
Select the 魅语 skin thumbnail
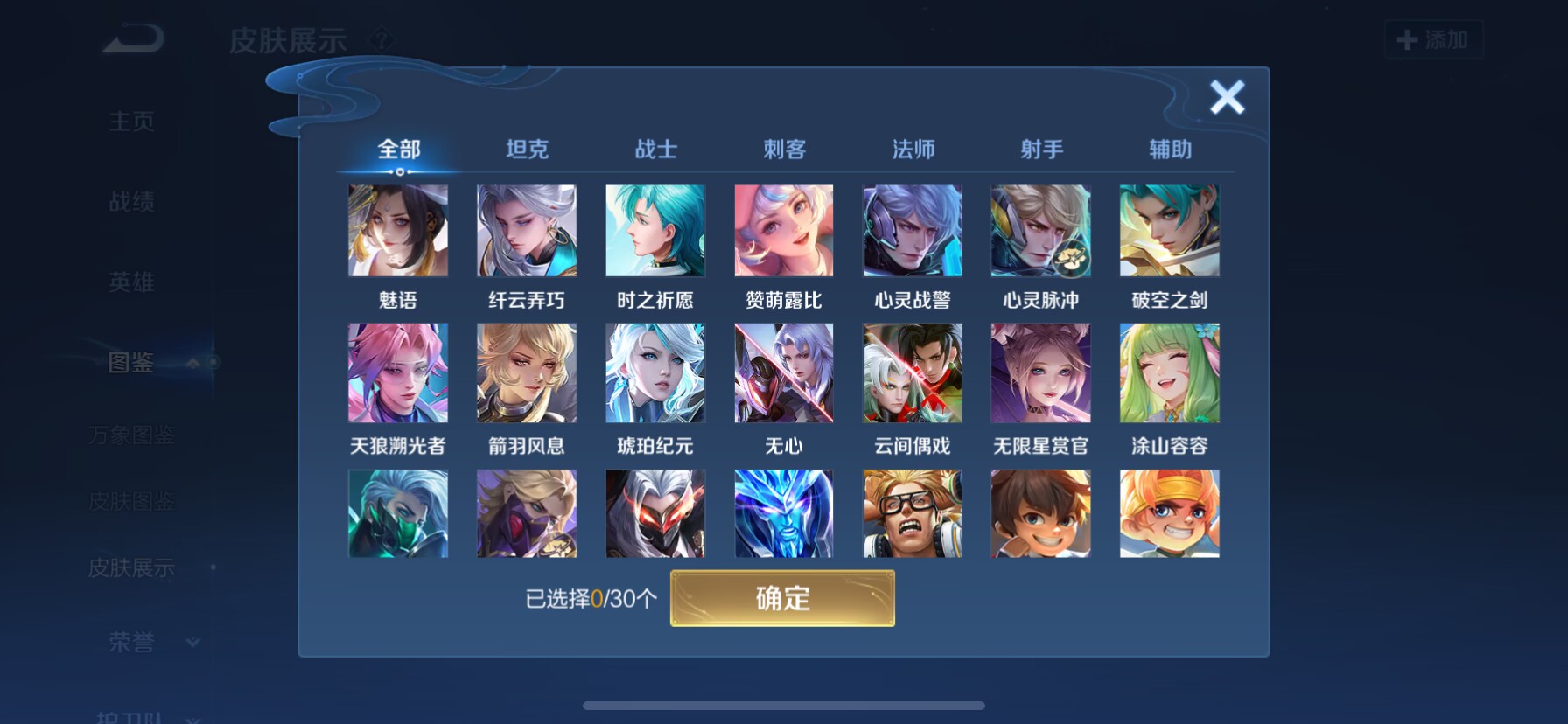click(398, 230)
